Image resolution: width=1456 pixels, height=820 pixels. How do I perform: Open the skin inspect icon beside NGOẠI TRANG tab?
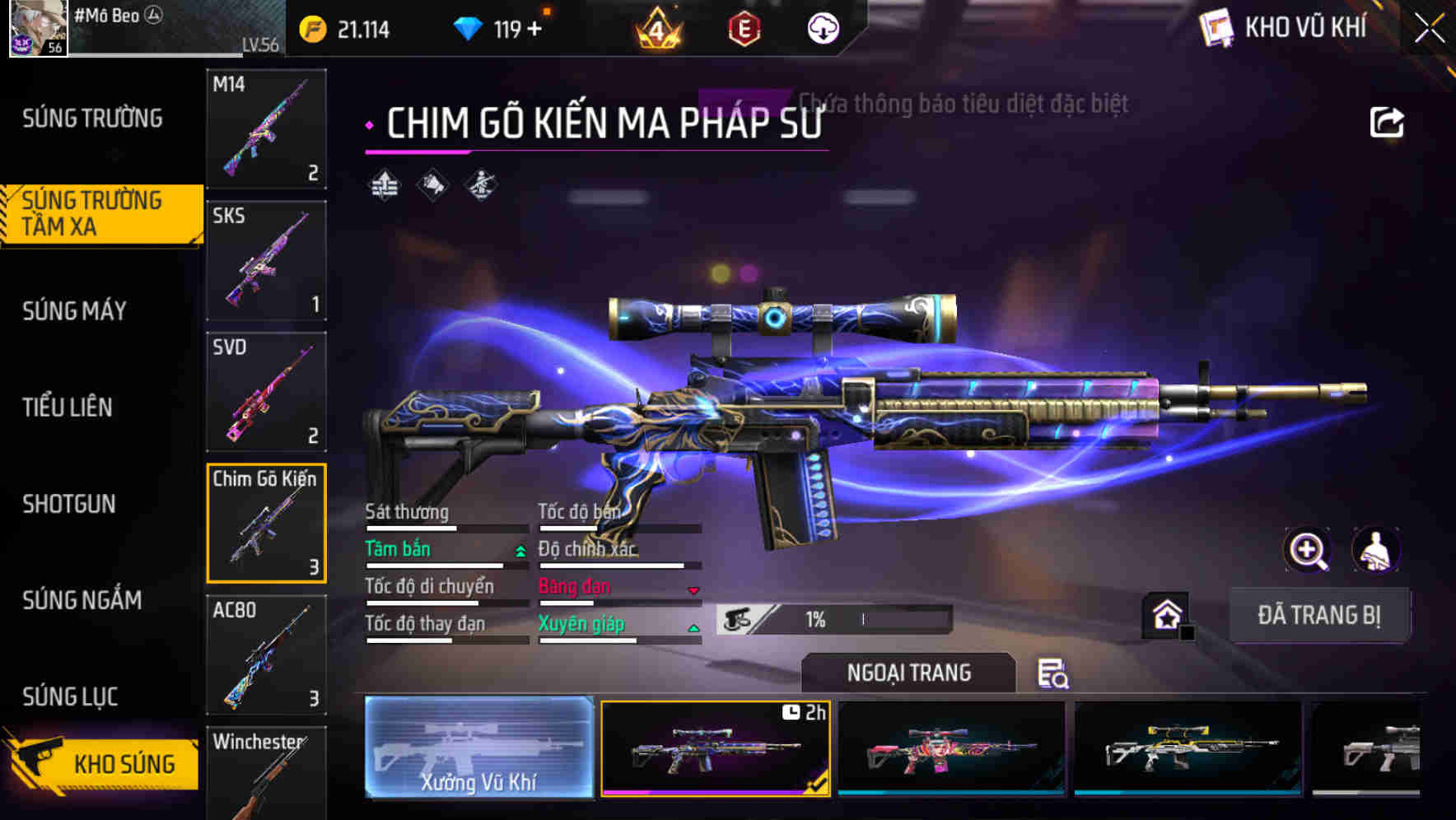1054,675
